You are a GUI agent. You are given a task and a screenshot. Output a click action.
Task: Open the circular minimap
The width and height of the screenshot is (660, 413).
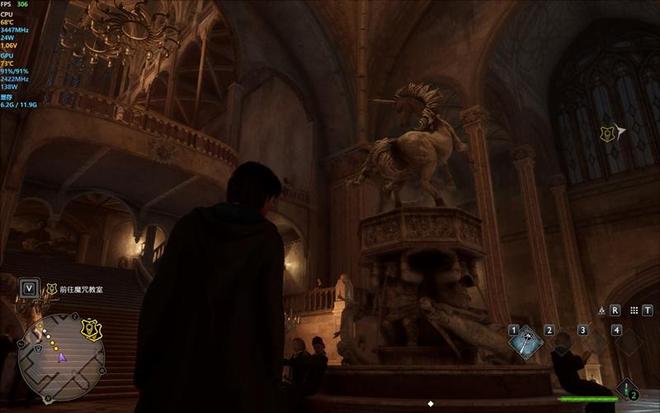61,356
